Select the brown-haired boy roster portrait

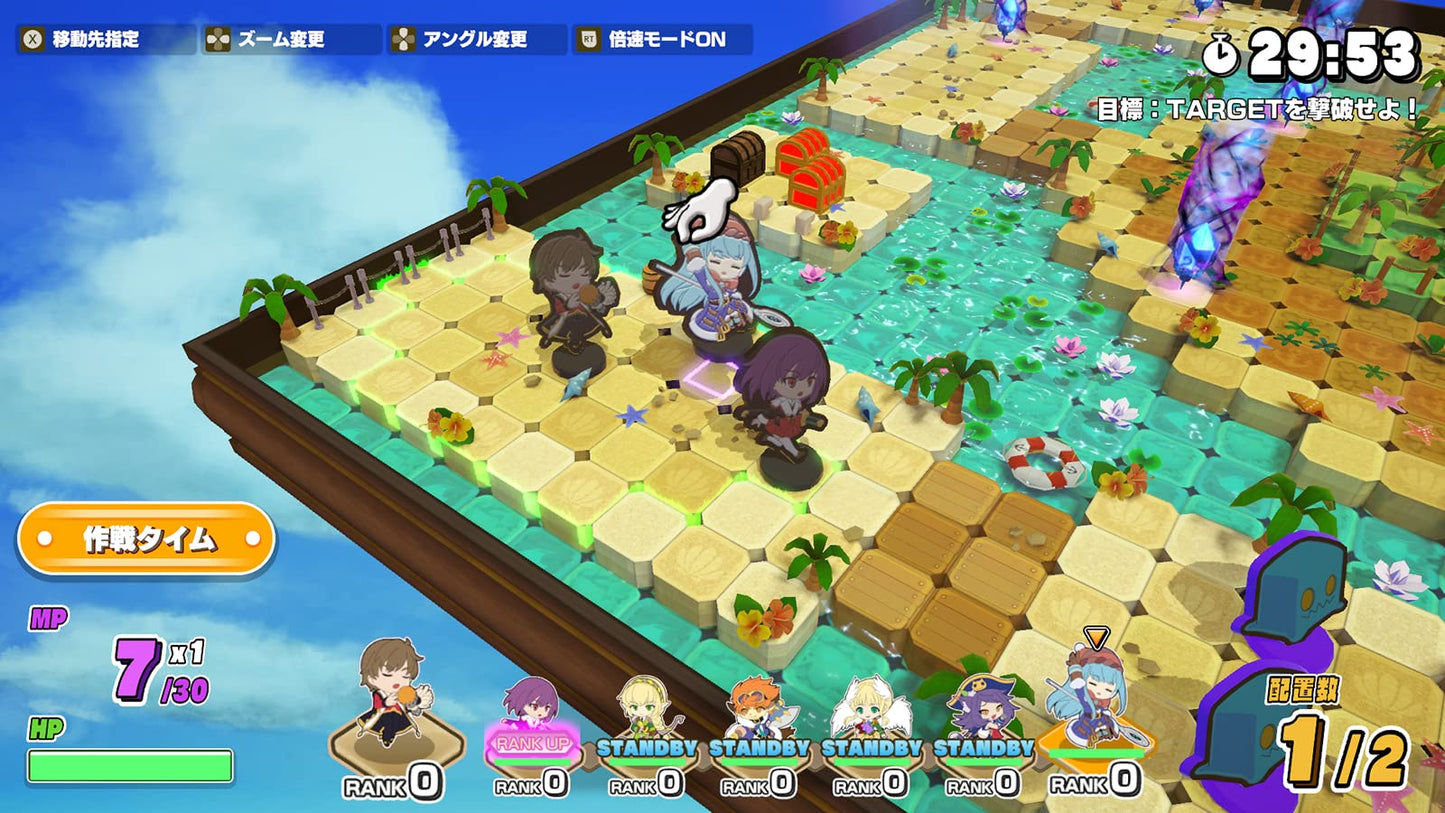click(x=395, y=700)
